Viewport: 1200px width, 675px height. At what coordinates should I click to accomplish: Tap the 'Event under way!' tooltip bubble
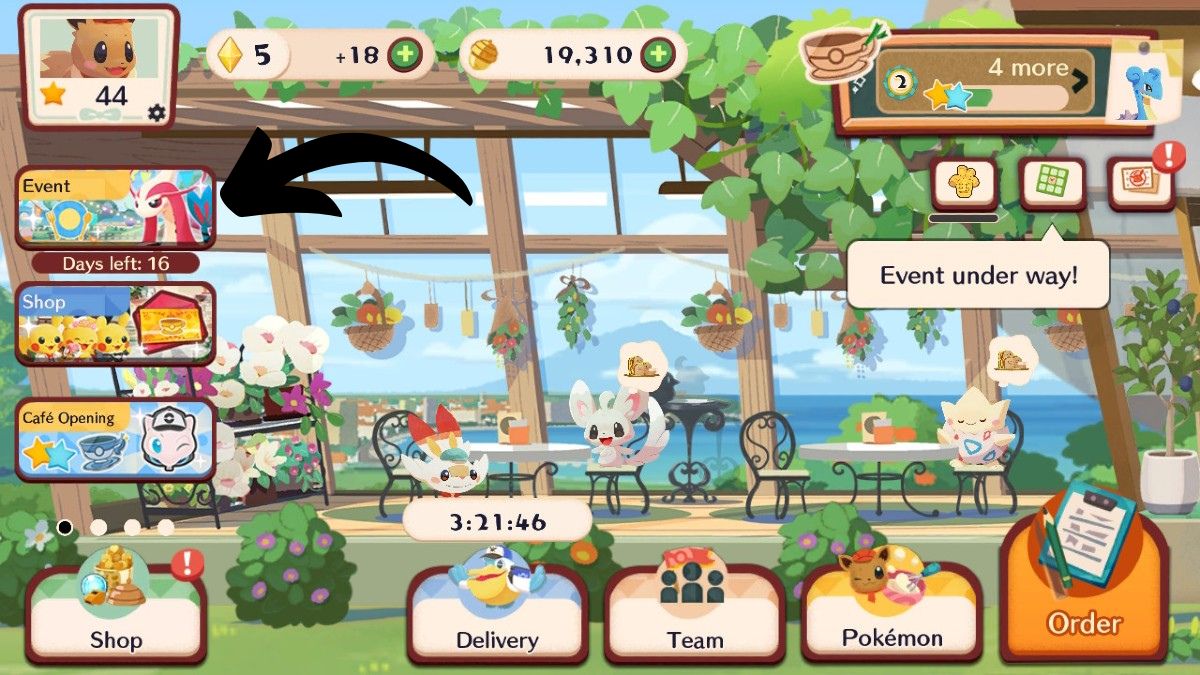978,274
